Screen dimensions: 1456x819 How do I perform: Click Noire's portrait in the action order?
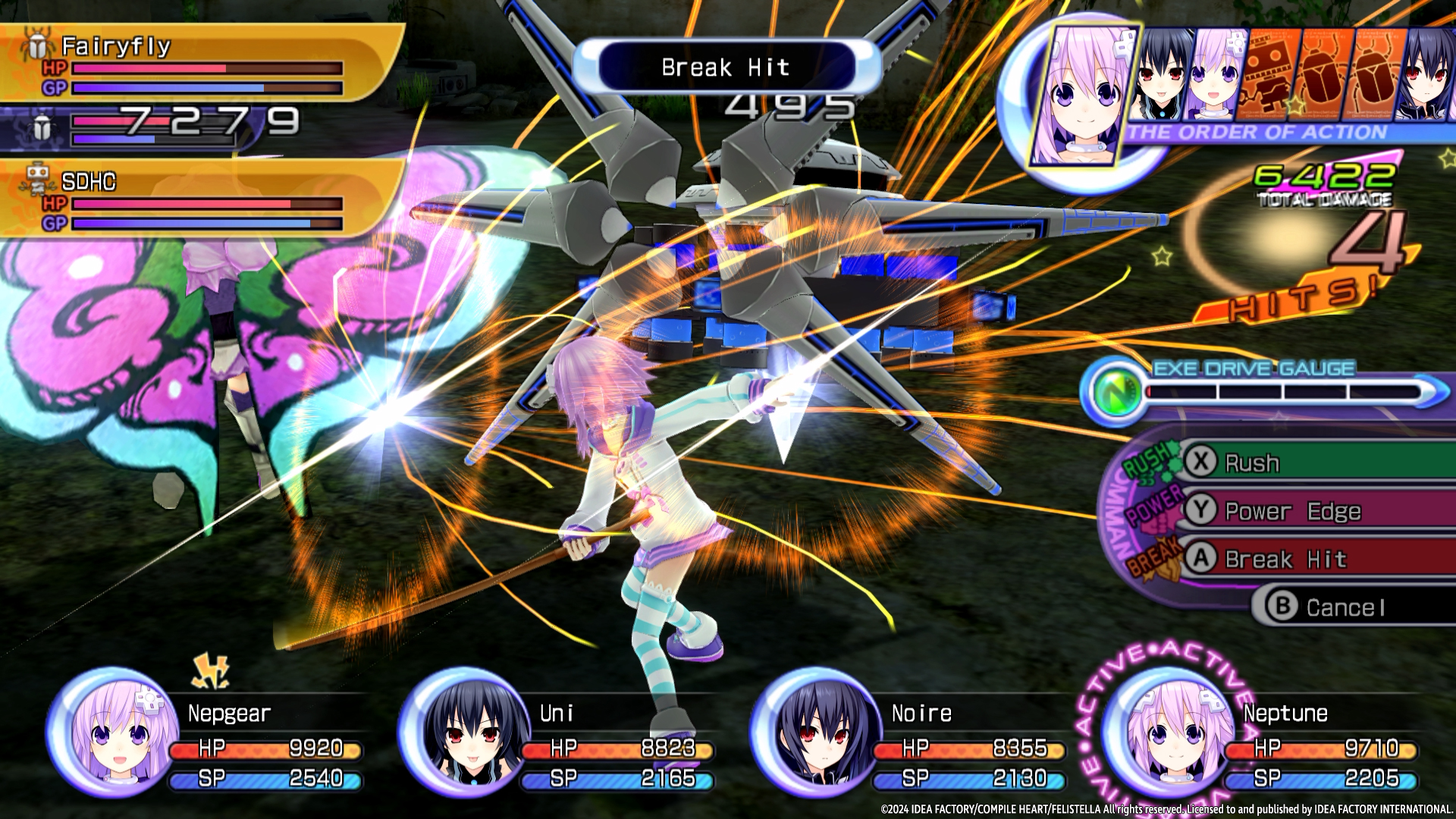[1426, 76]
